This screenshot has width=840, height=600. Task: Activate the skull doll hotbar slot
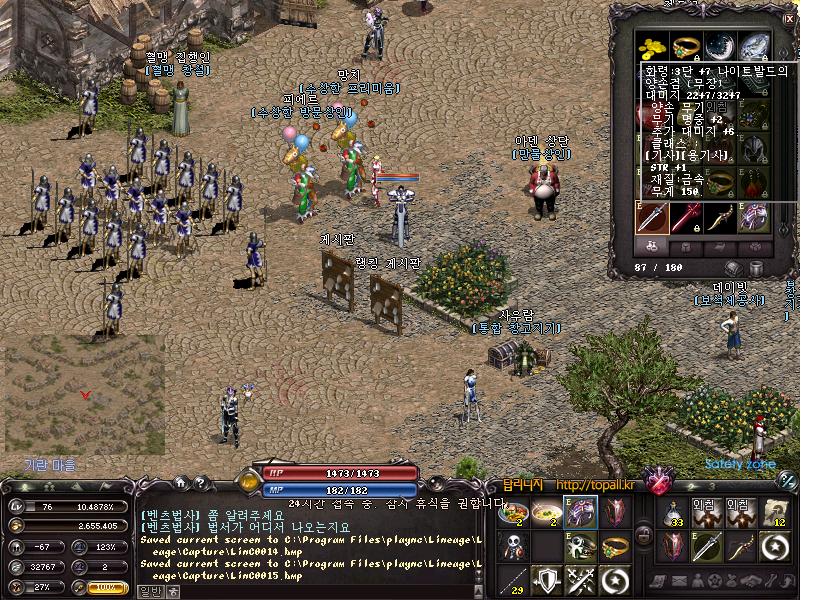pos(514,547)
